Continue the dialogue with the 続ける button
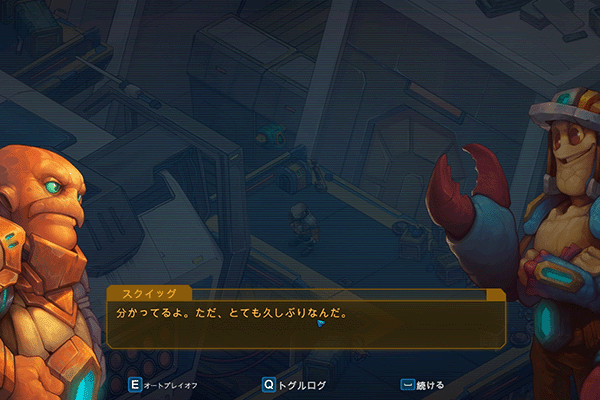Screen dimensions: 600x400 pyautogui.click(x=422, y=384)
